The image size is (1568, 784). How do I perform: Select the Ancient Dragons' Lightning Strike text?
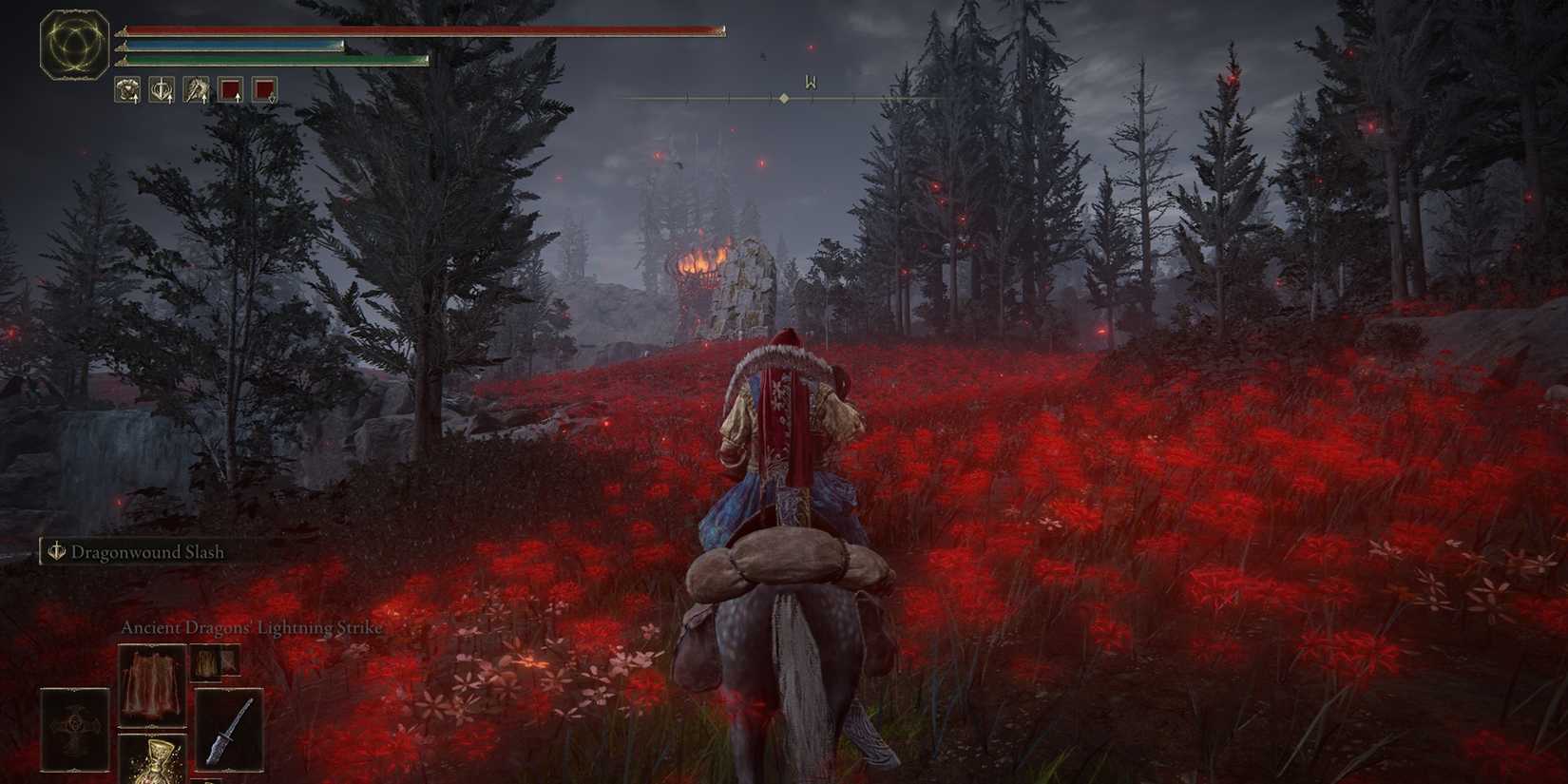251,627
